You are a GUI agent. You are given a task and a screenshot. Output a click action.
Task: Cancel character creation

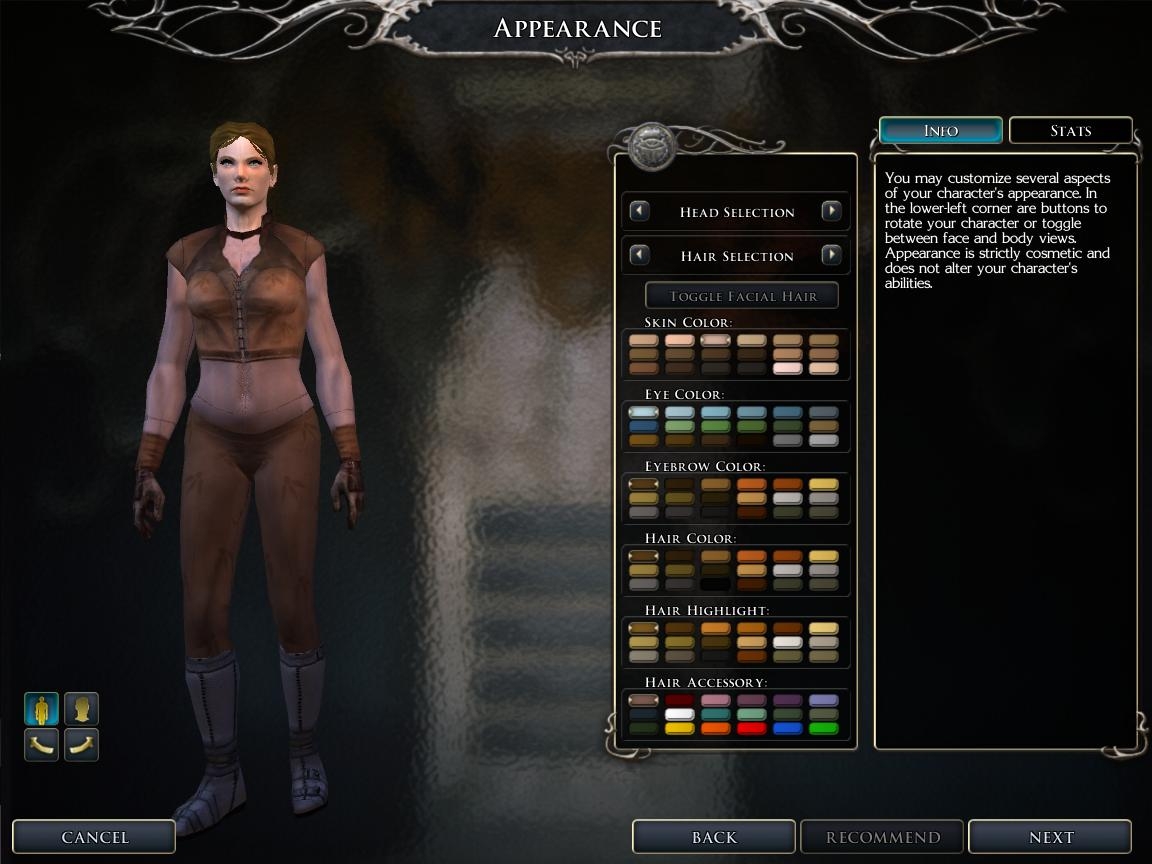tap(94, 837)
